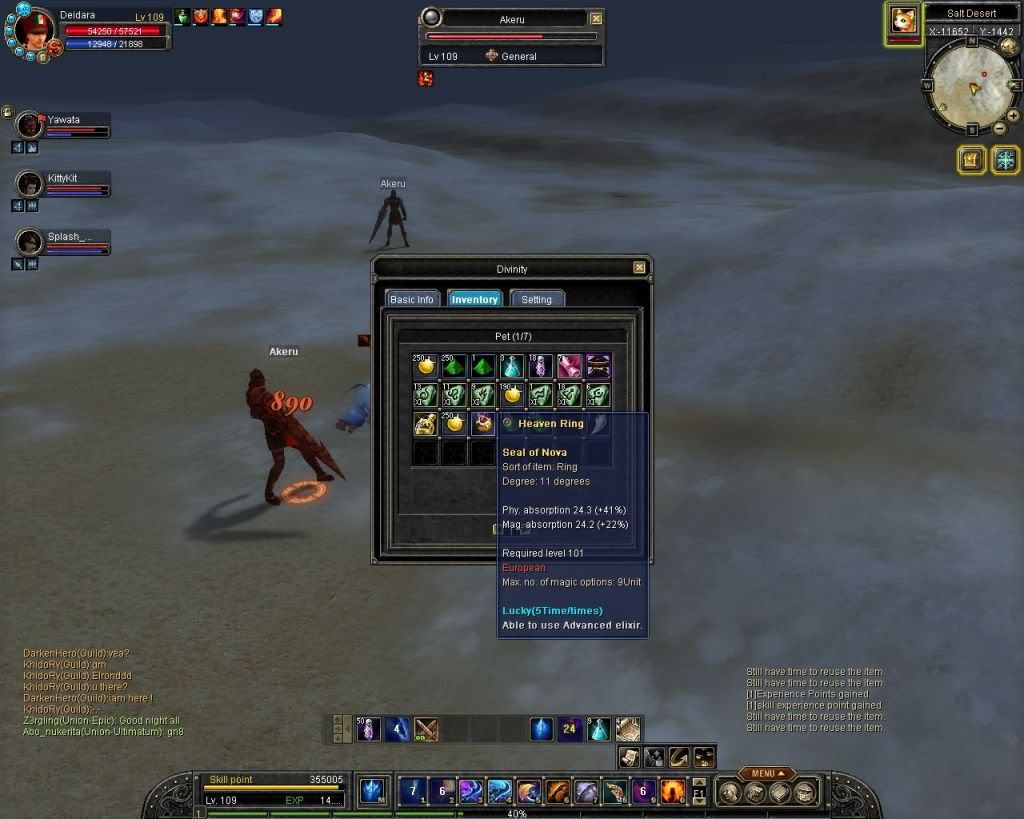The height and width of the screenshot is (819, 1024).
Task: Open the pet Setting tab
Action: (x=537, y=299)
